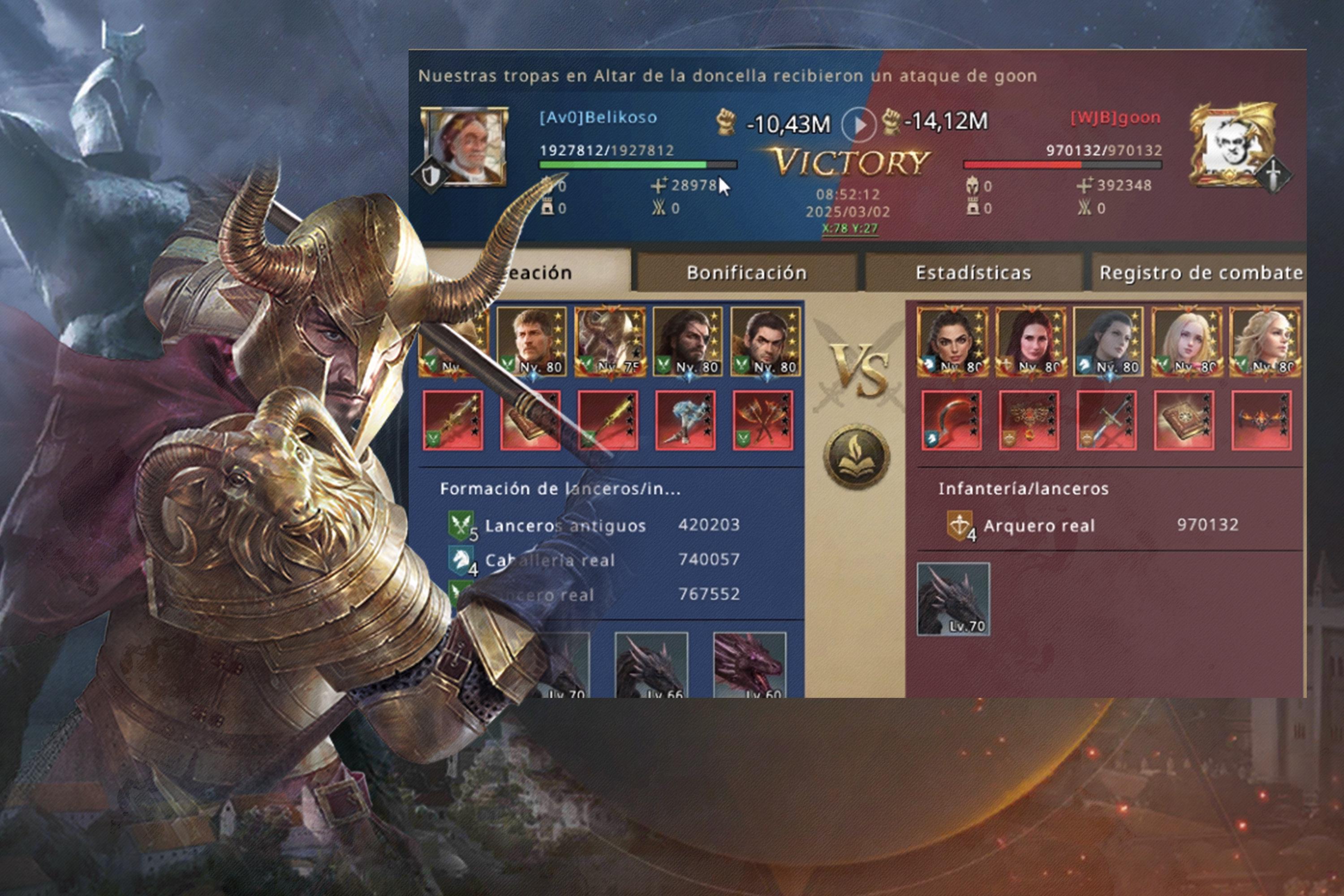This screenshot has height=896, width=1344.
Task: Select the Lanceros antiguos troop row
Action: (594, 525)
